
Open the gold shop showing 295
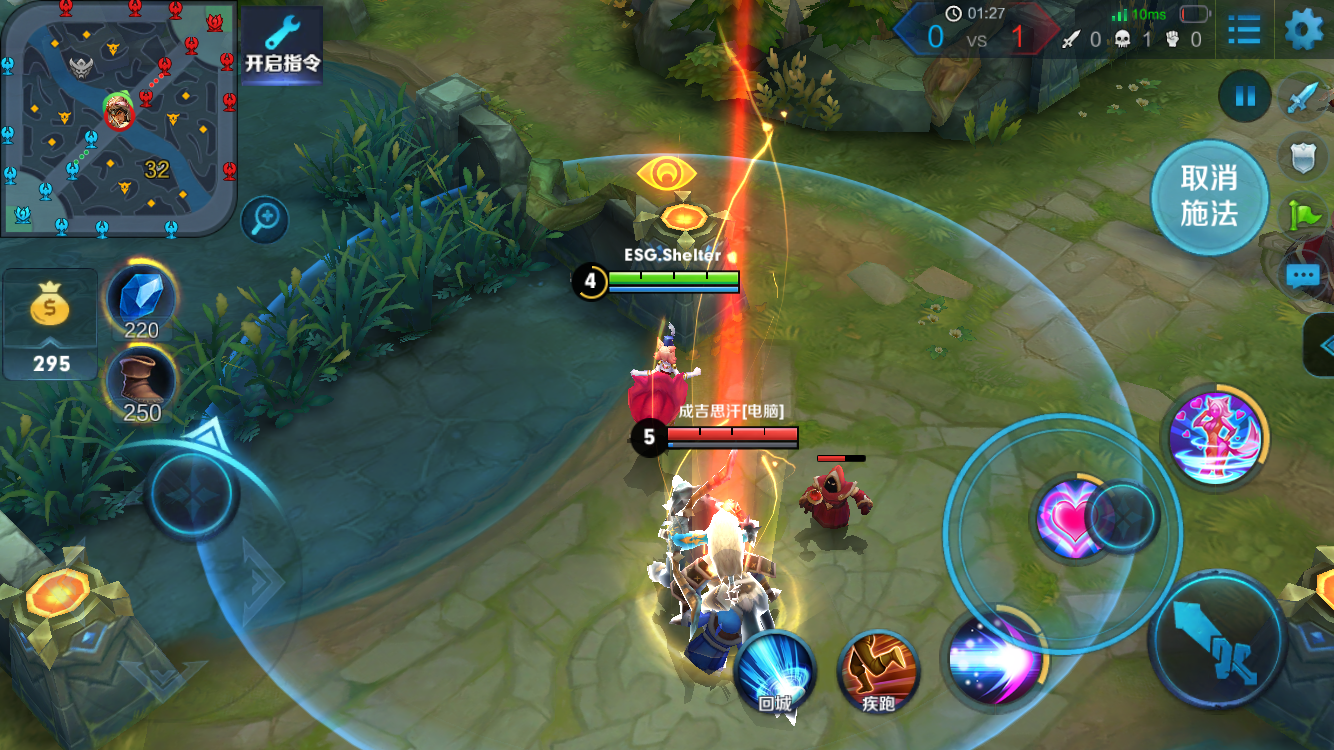(x=50, y=325)
